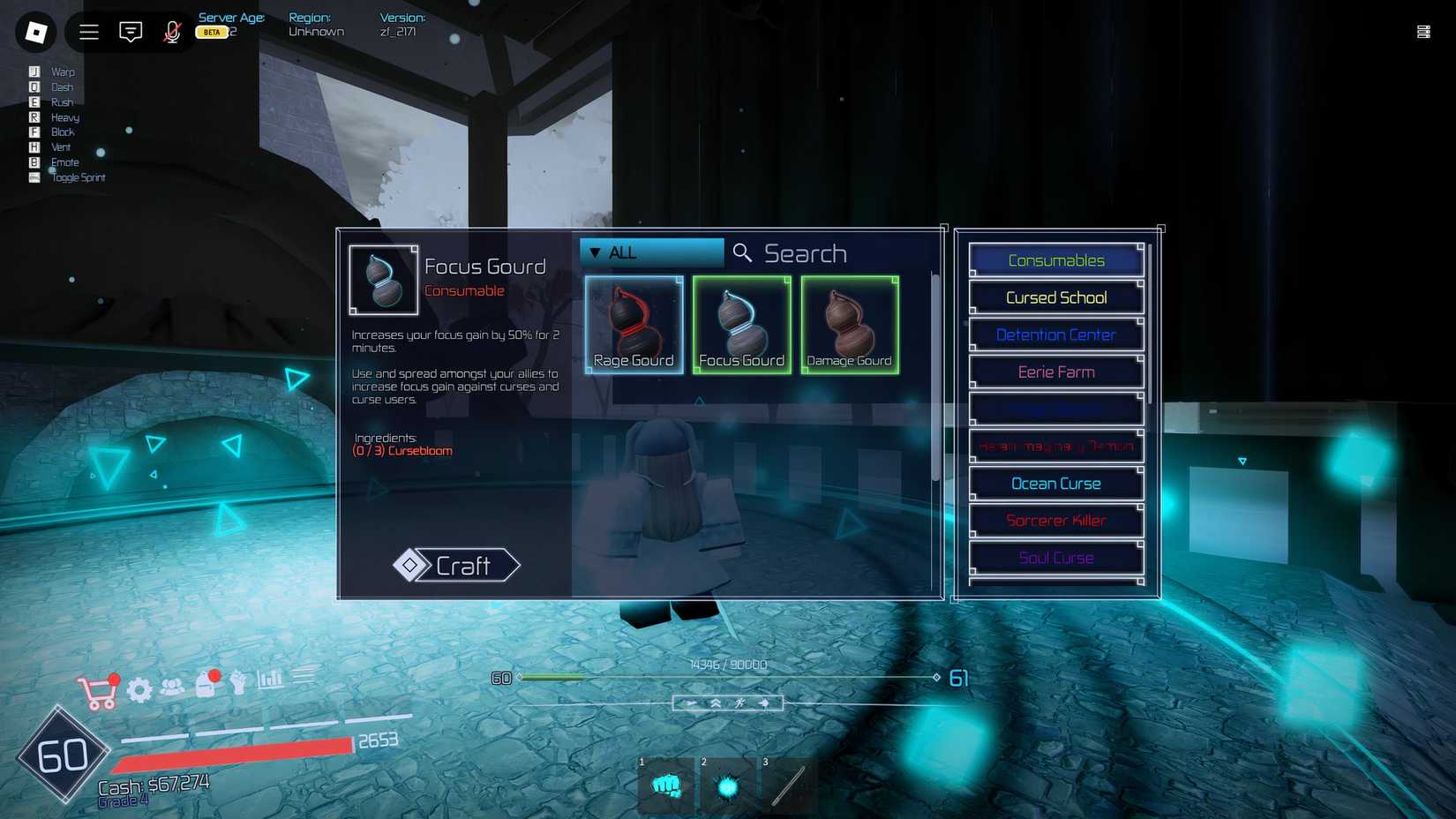Collapse the search magnifier dropdown area
The width and height of the screenshot is (1456, 819).
(x=741, y=252)
